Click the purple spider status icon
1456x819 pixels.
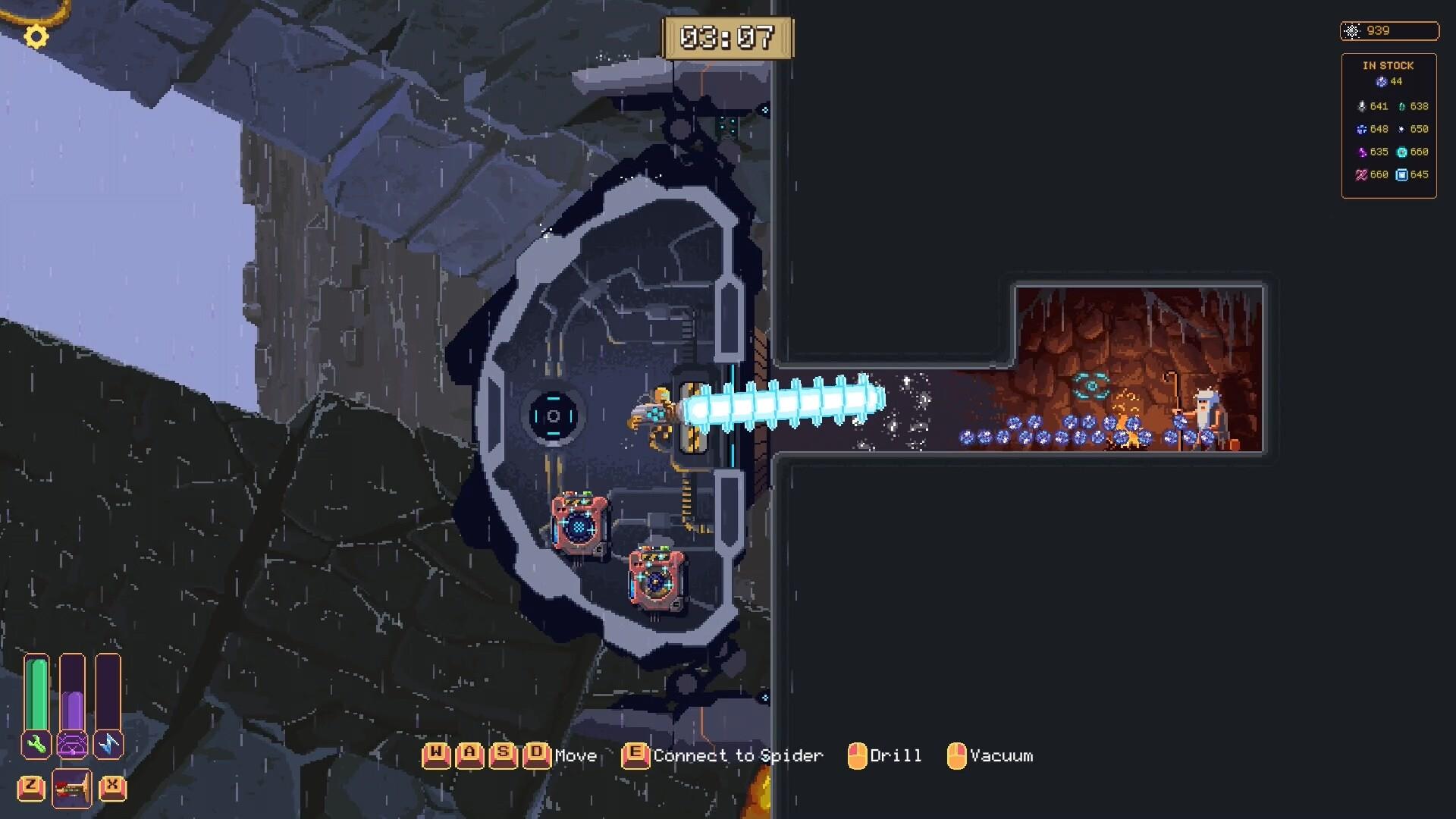pyautogui.click(x=72, y=744)
